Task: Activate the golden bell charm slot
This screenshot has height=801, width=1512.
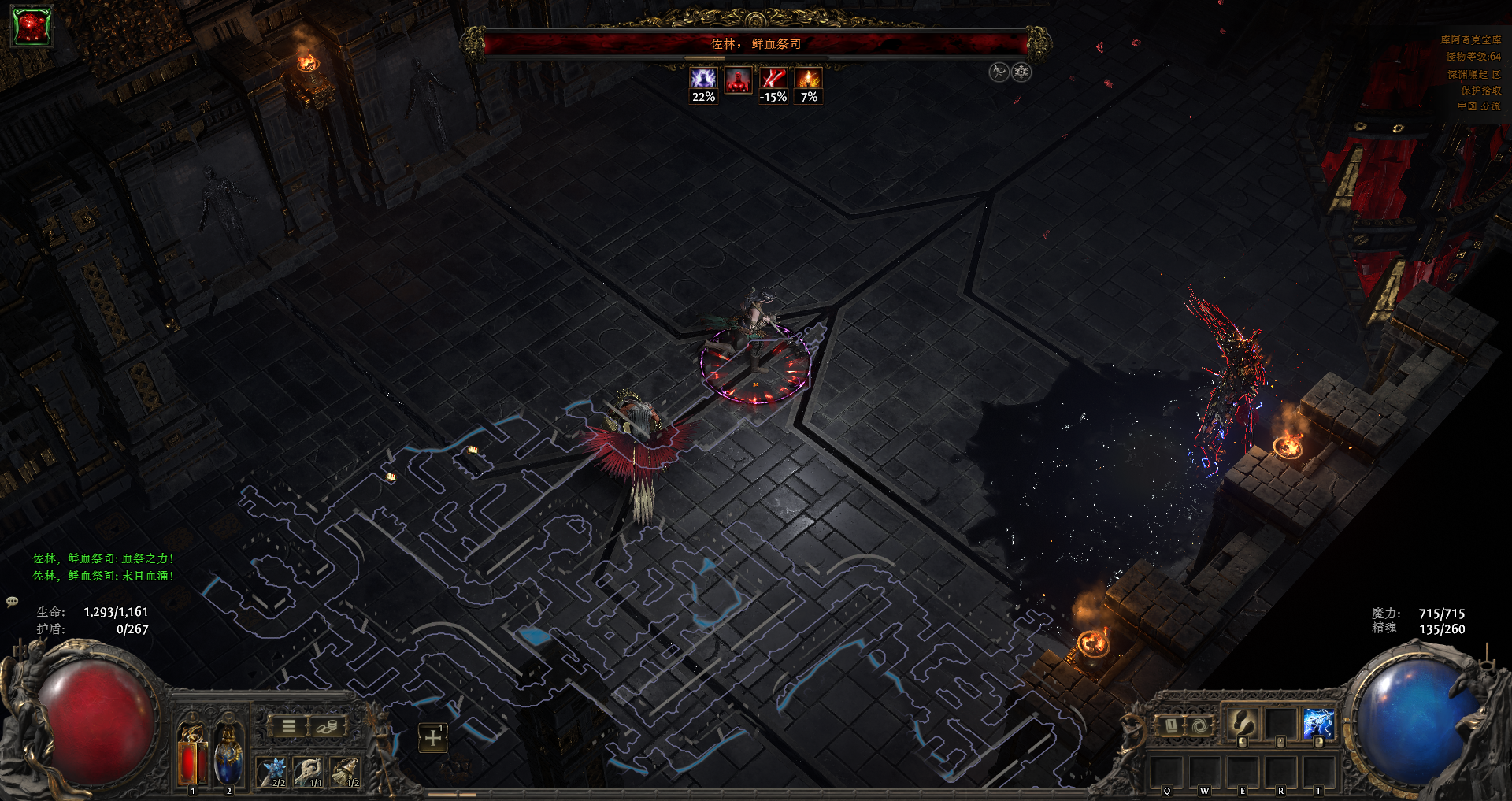Action: click(x=346, y=771)
